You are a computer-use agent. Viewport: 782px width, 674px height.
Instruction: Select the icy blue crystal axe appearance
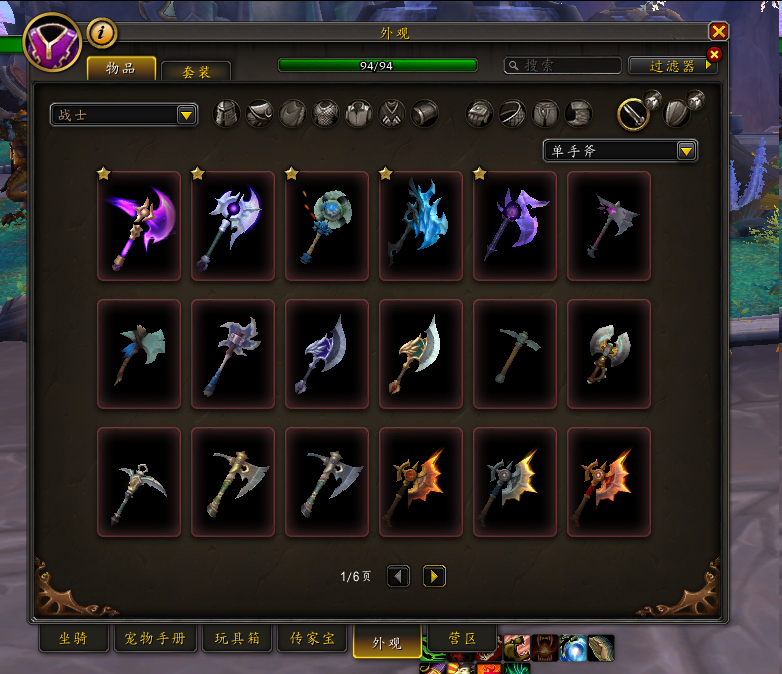(x=420, y=225)
